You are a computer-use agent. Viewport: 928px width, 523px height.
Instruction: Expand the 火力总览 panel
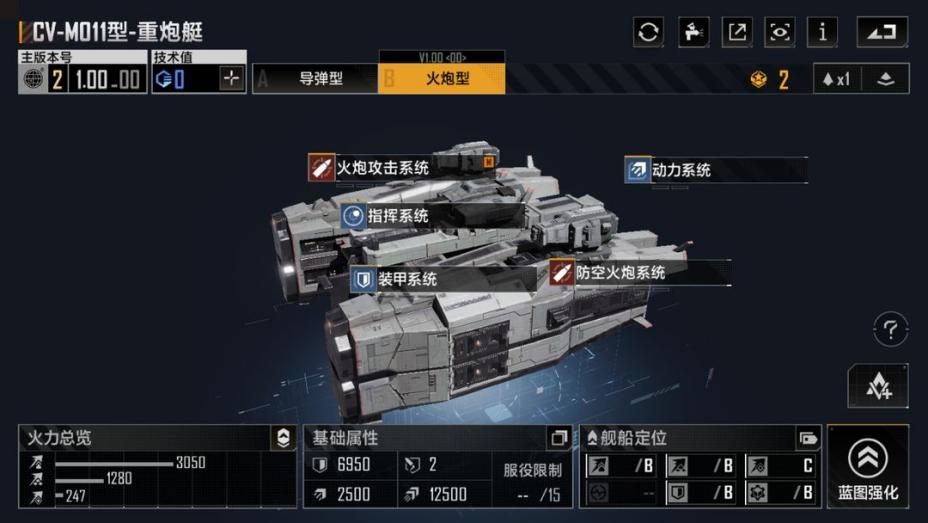(x=284, y=437)
